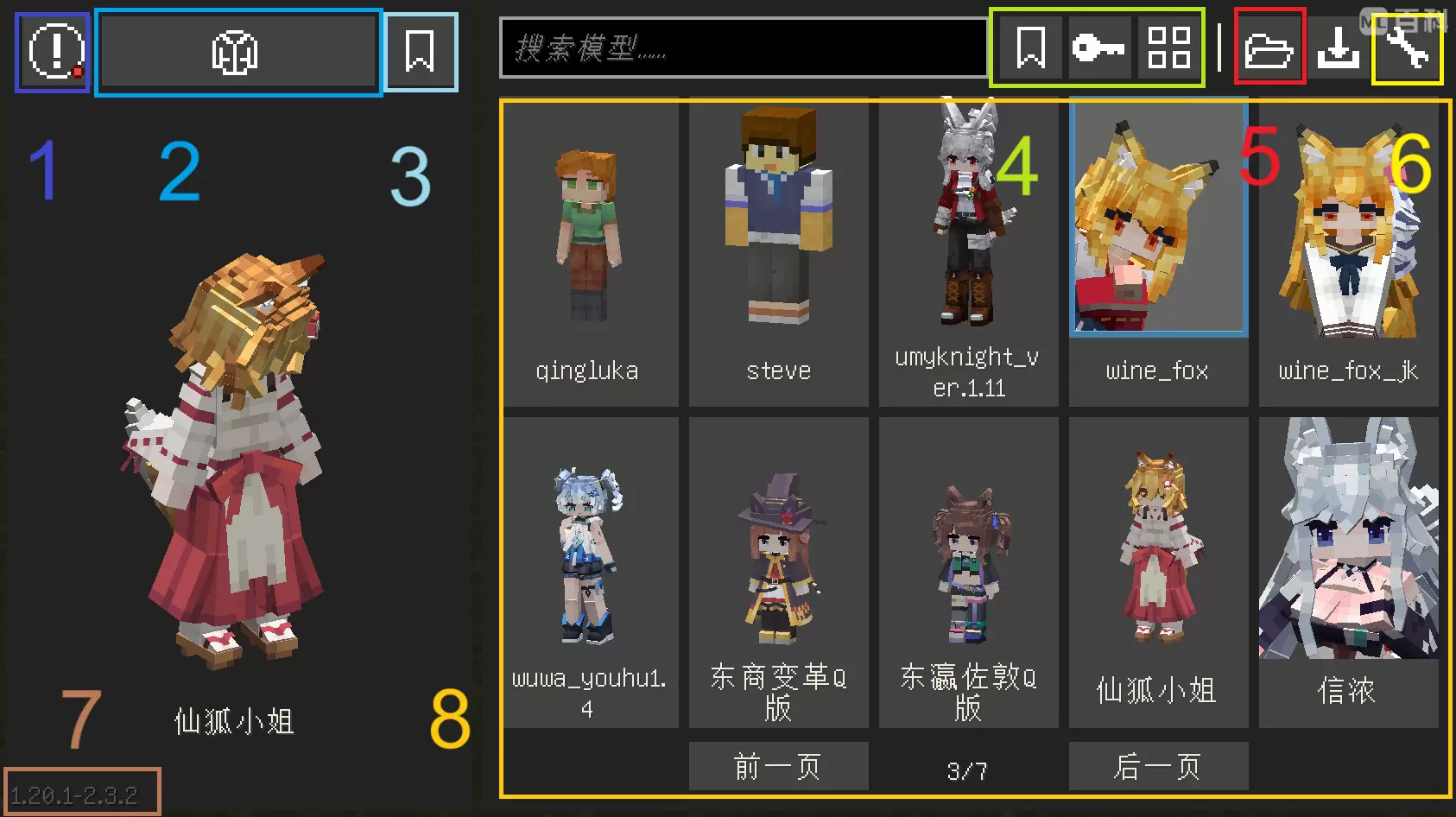Select the qingluka model
This screenshot has height=817, width=1456.
(x=591, y=233)
